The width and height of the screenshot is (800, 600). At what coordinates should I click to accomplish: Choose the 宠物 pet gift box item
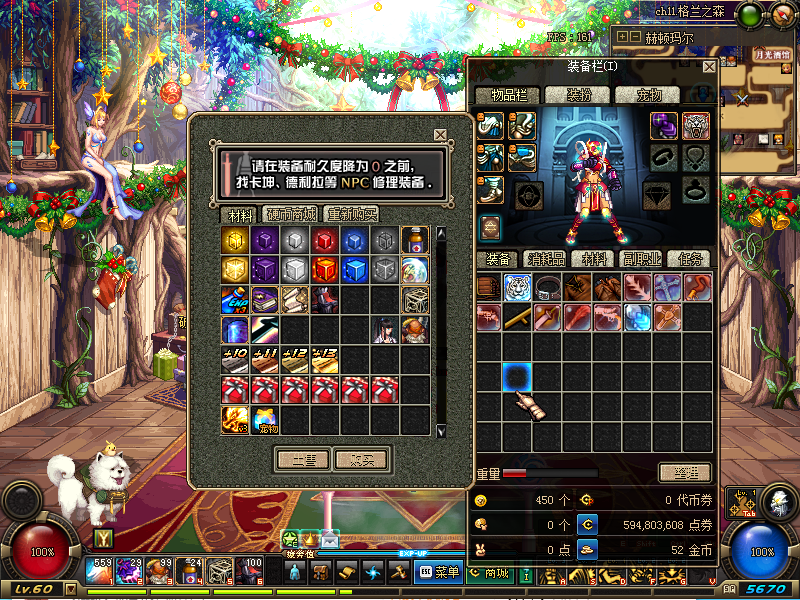pos(266,420)
